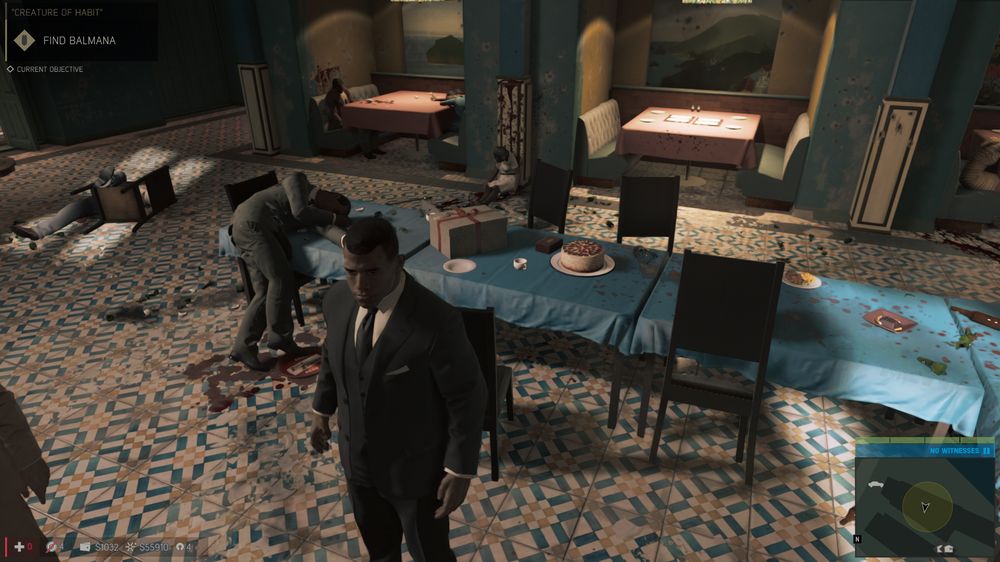
Task: Select the medkit cross icon
Action: tap(18, 547)
